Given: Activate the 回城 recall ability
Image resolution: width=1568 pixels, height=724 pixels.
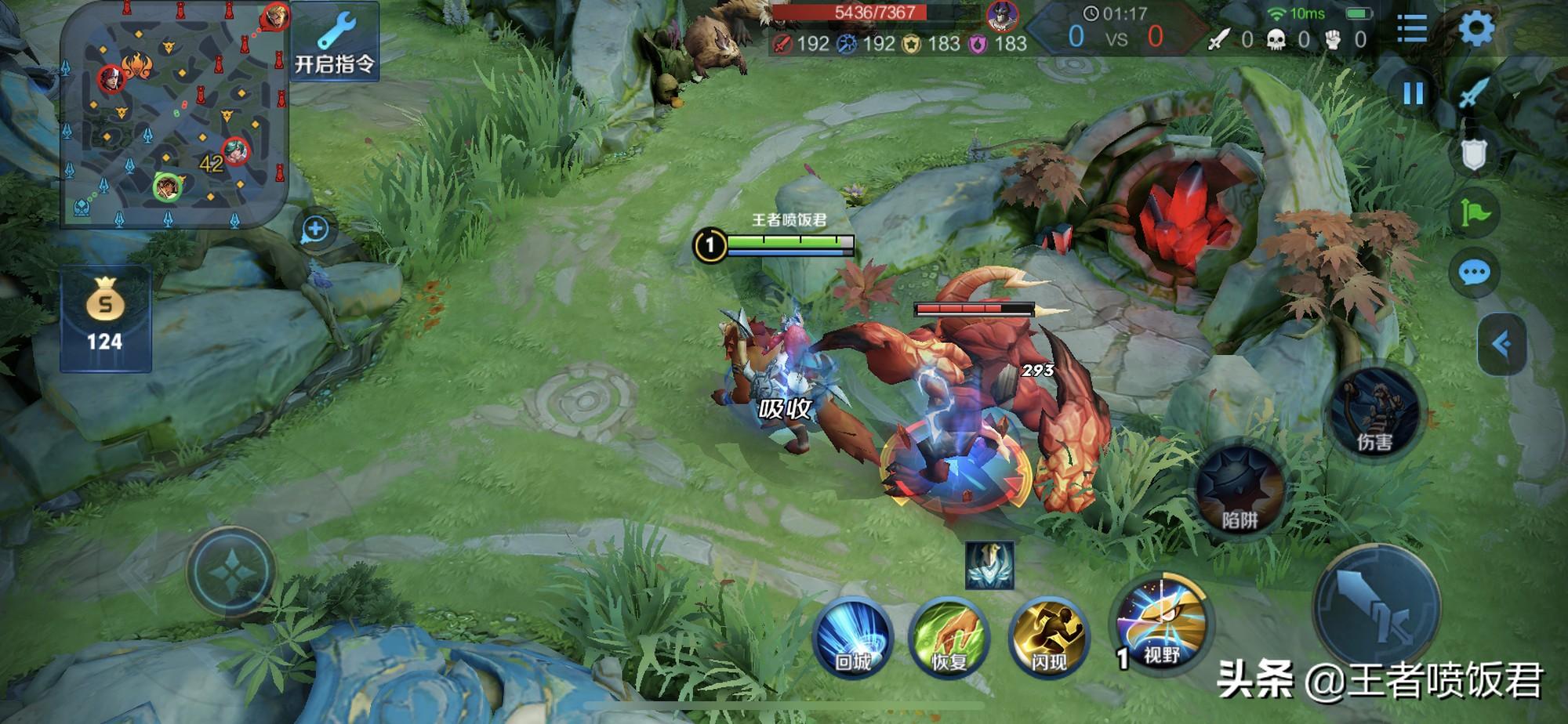Looking at the screenshot, I should [x=852, y=638].
